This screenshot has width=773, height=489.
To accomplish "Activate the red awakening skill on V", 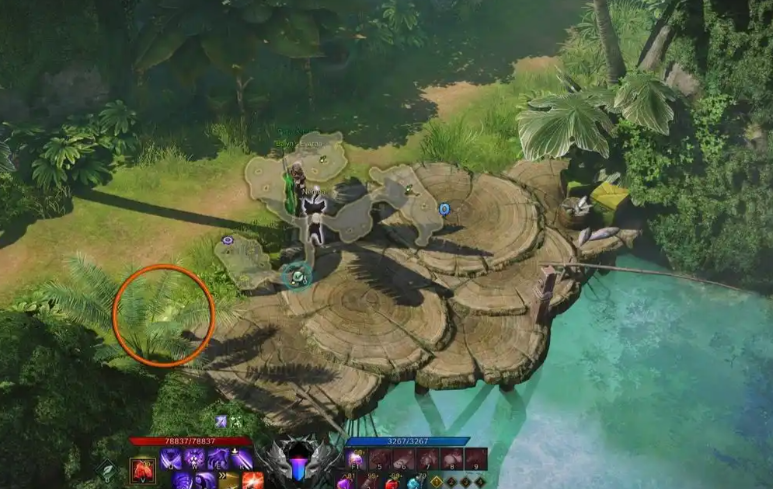I will point(143,467).
